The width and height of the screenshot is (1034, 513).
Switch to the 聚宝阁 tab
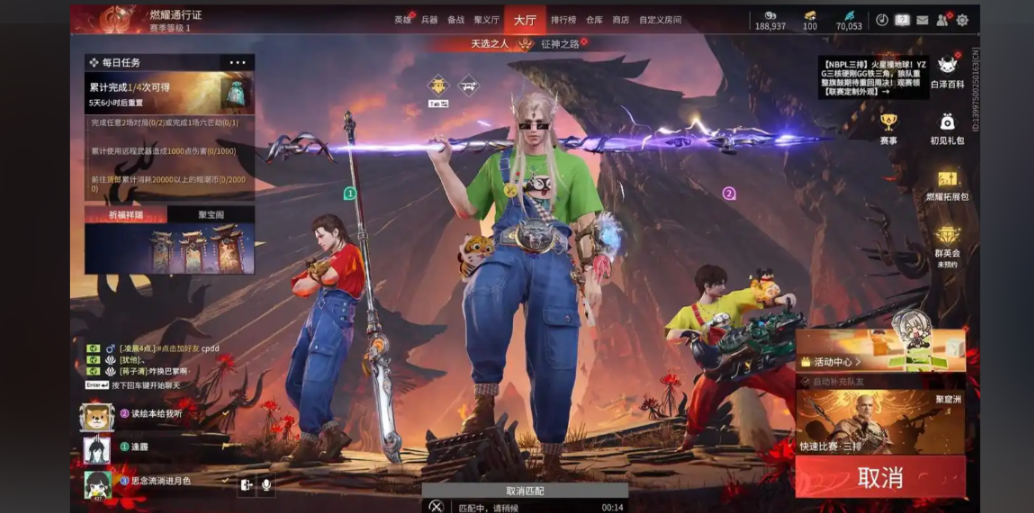click(211, 214)
